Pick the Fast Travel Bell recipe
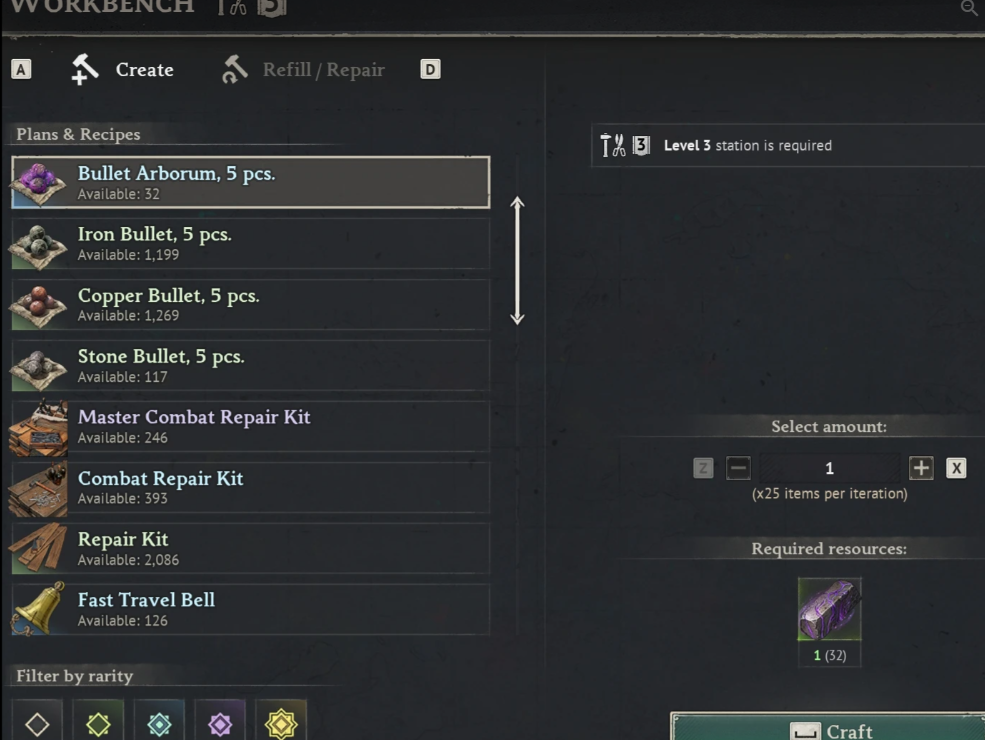 coord(250,609)
